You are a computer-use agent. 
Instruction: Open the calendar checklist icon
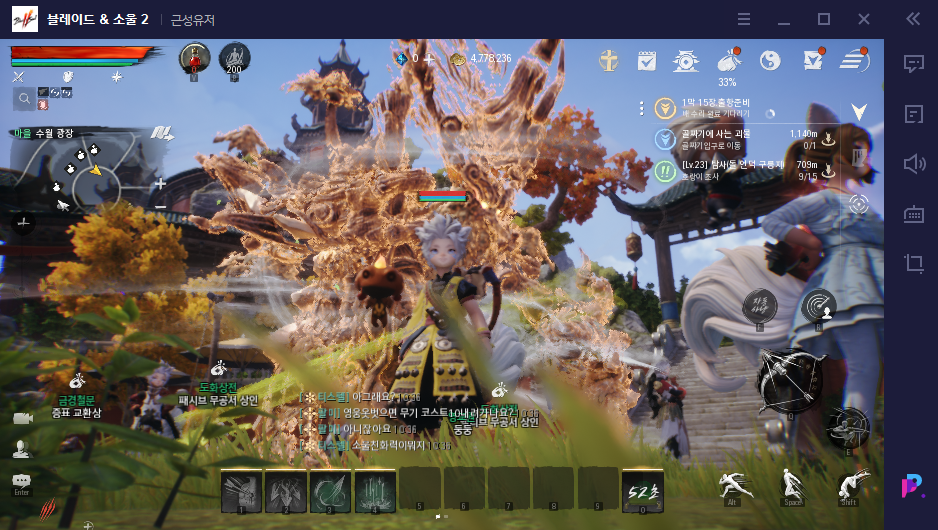click(x=646, y=61)
